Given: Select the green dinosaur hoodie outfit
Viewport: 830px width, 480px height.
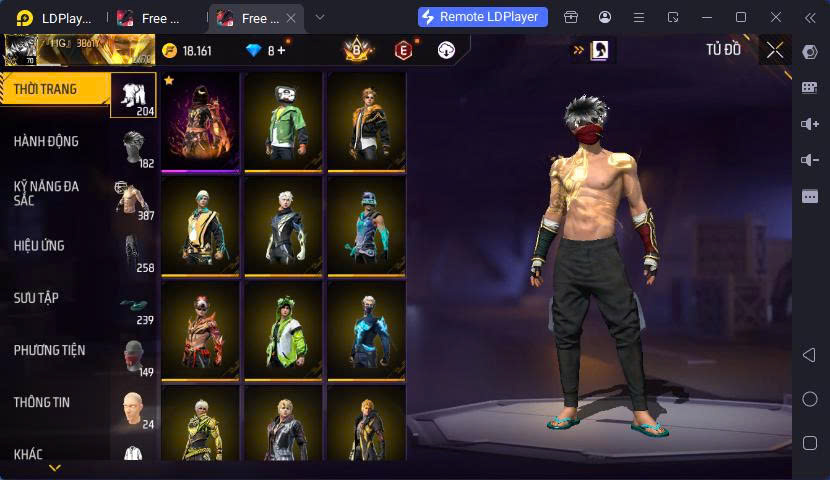Looking at the screenshot, I should point(284,328).
